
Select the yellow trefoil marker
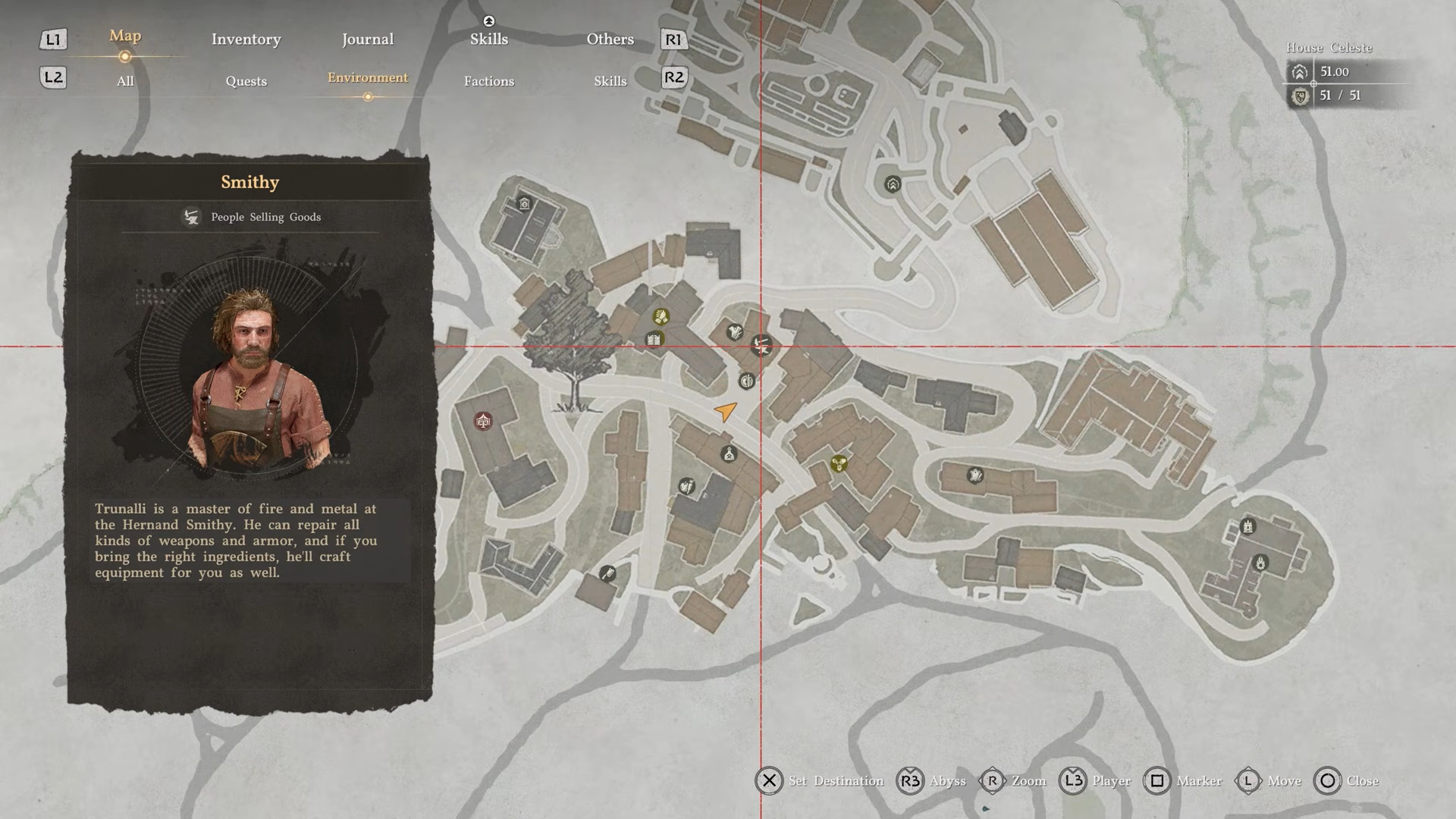(x=838, y=463)
